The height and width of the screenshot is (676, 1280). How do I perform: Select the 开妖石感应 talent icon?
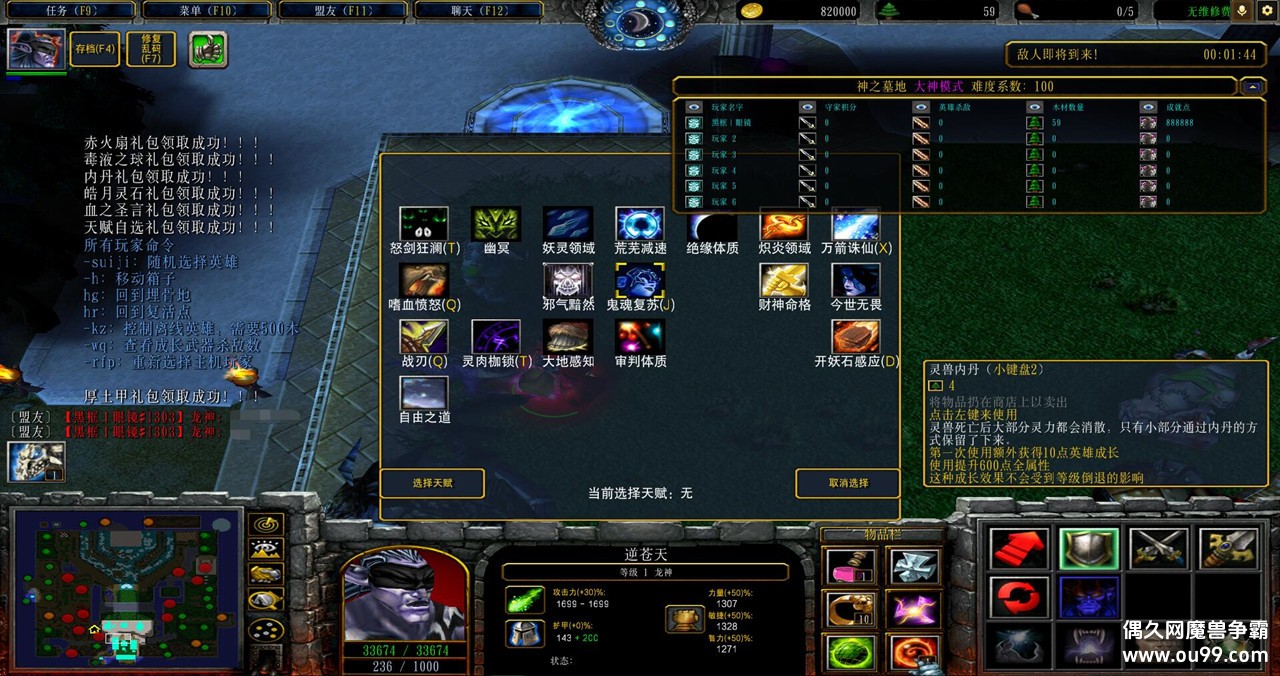point(856,337)
